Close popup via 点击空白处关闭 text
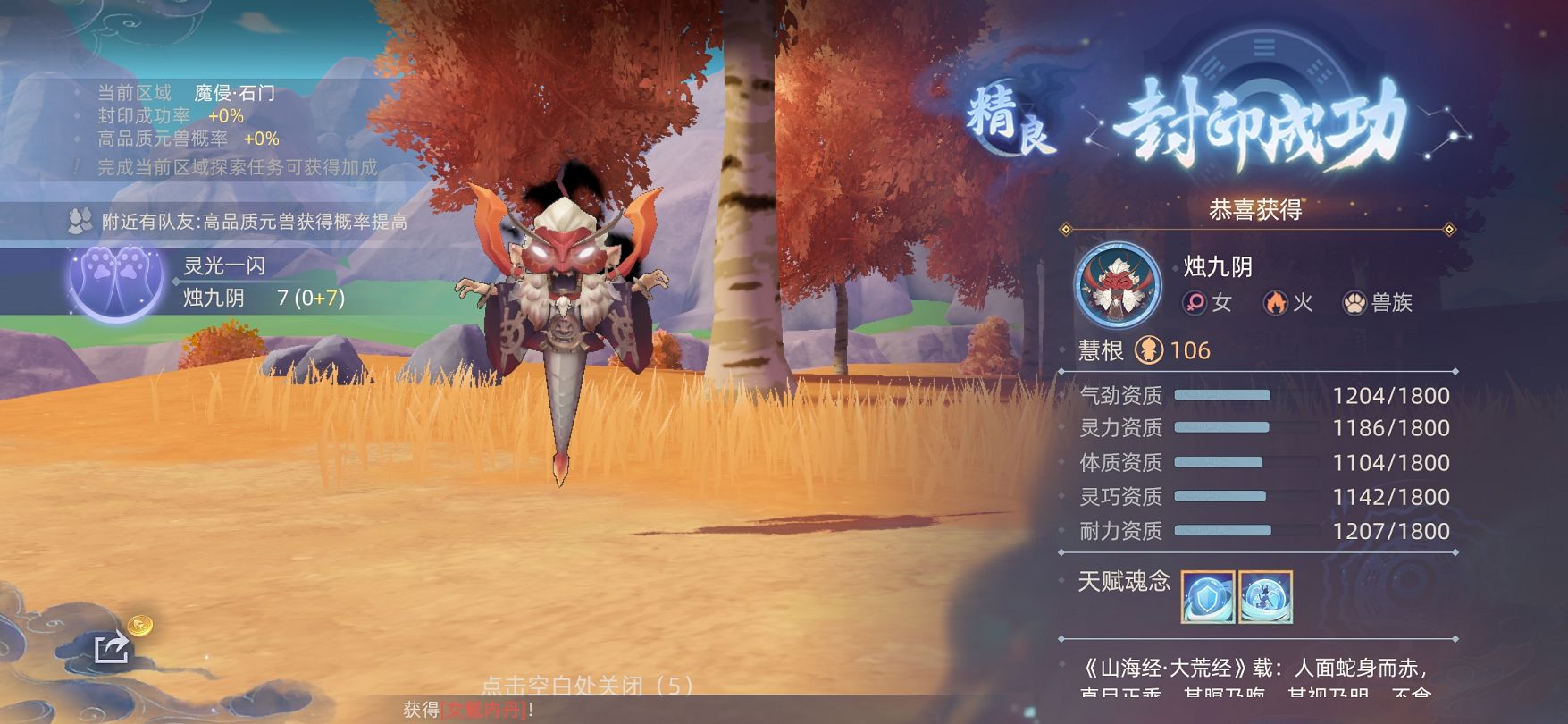 (x=586, y=686)
